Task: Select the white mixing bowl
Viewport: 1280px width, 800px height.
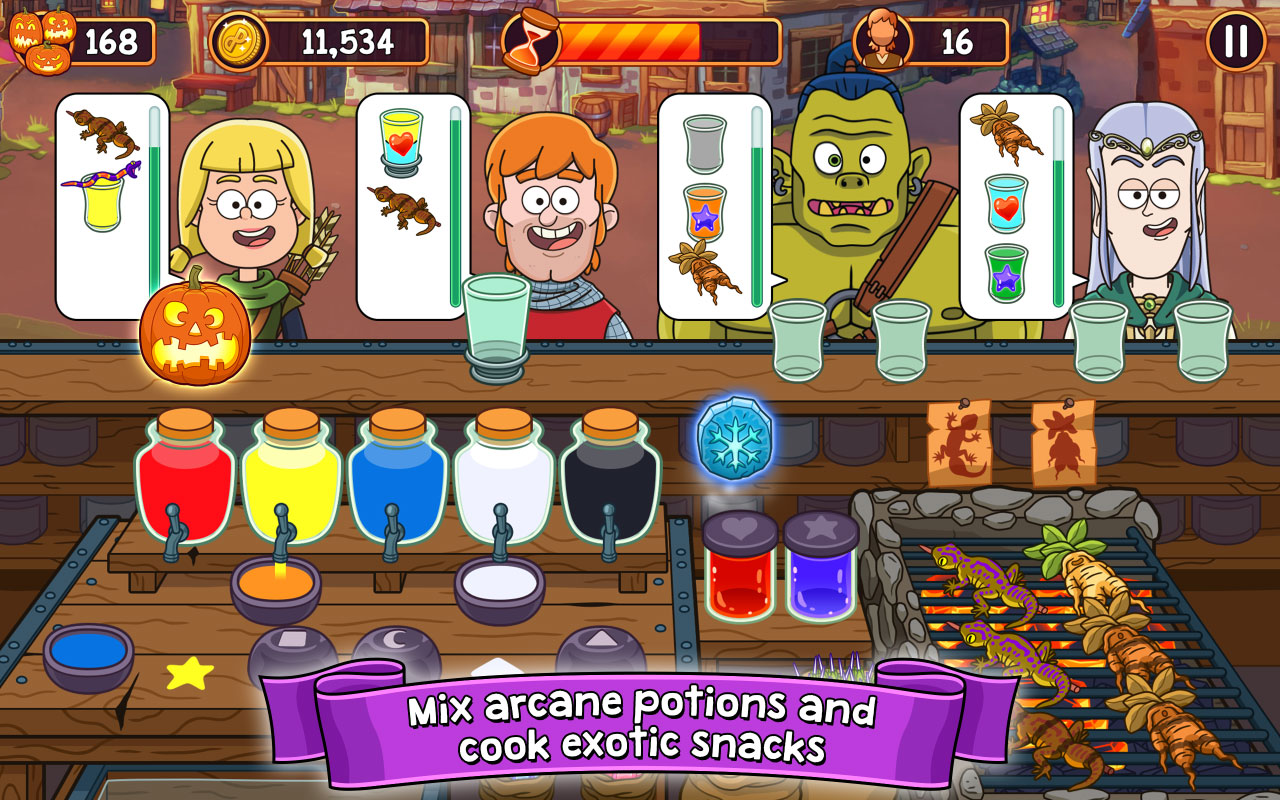Action: point(499,587)
